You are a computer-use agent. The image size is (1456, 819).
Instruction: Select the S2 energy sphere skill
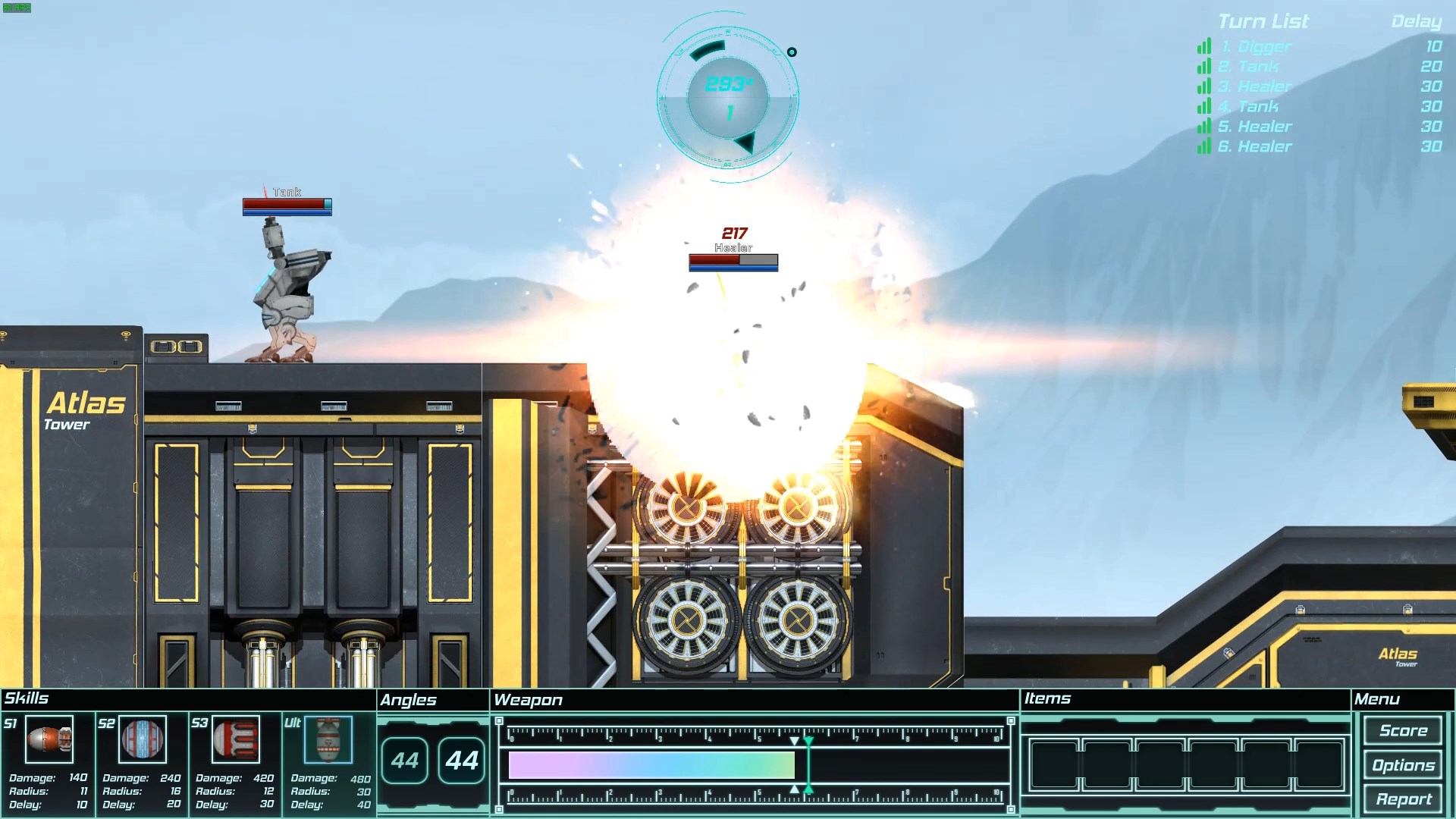[x=141, y=739]
